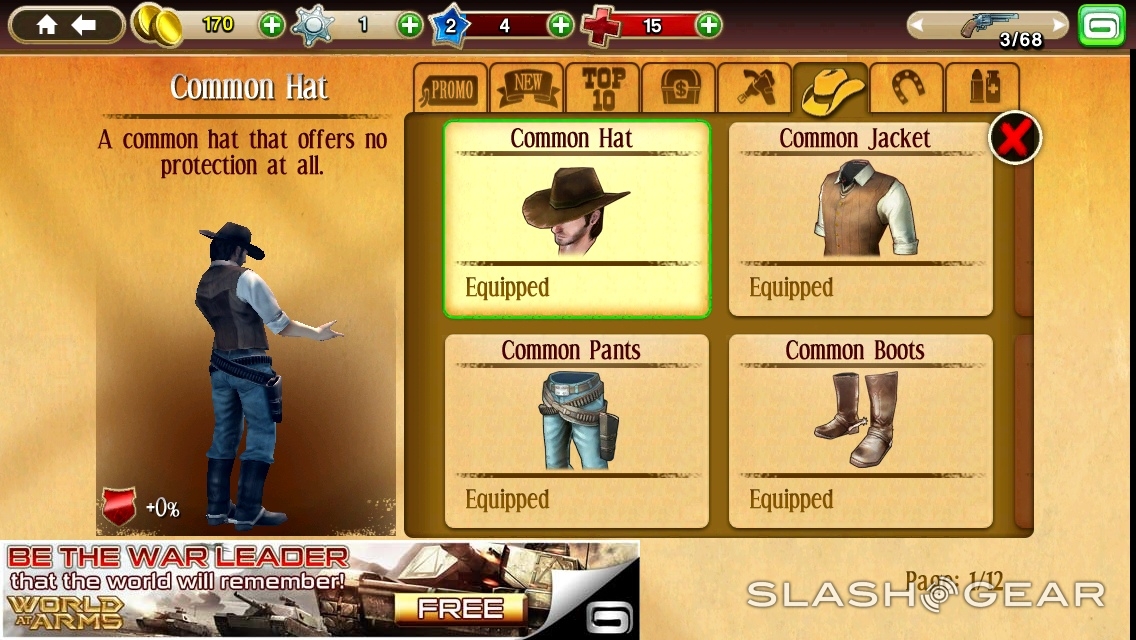Switch to the PROMO tab
The height and width of the screenshot is (640, 1136).
pyautogui.click(x=451, y=90)
